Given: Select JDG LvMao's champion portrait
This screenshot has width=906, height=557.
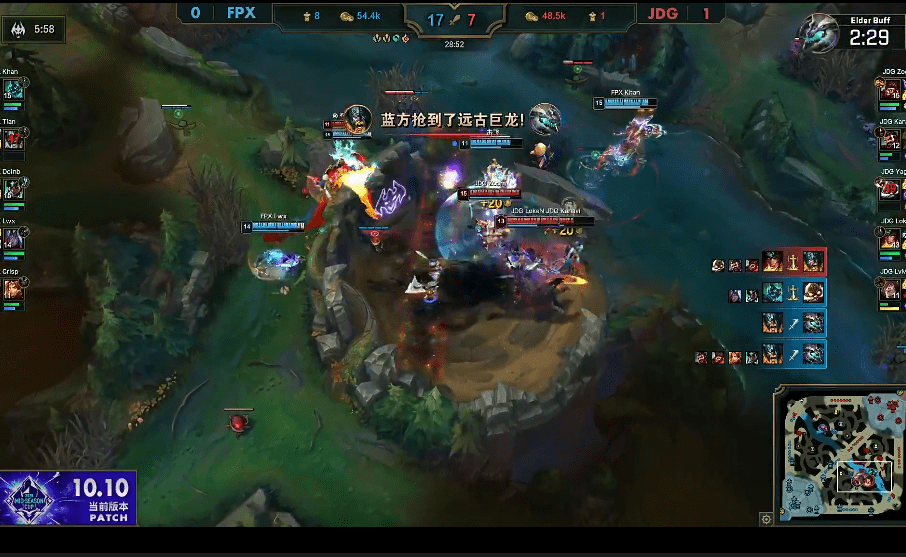Looking at the screenshot, I should pos(892,289).
